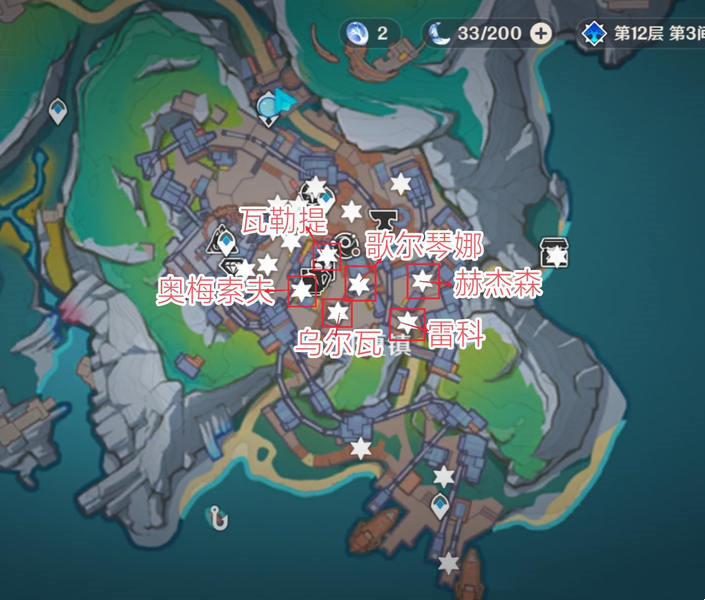Select the star marker labeled 赫杰森

pos(424,280)
